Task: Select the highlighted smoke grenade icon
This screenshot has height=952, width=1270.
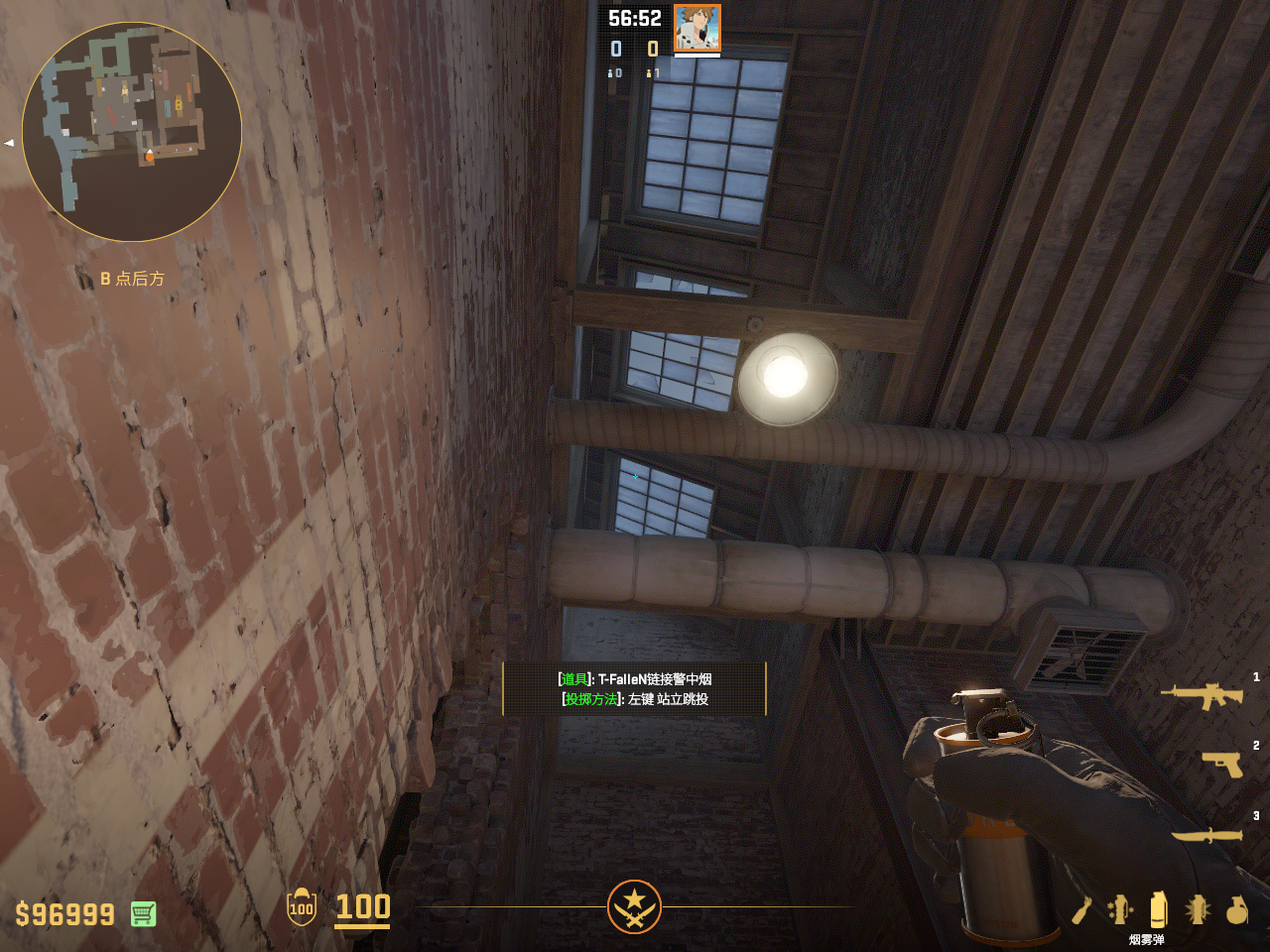Action: pos(1158,909)
